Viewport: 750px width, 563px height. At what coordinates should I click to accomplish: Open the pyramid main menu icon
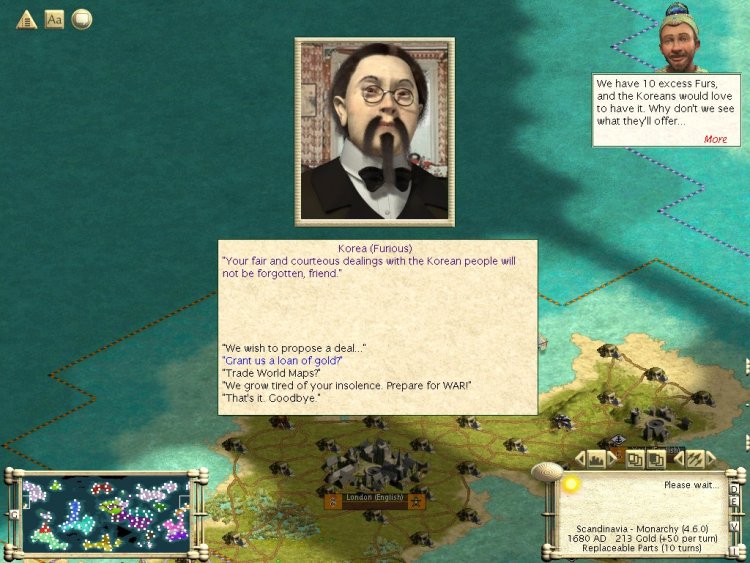(x=26, y=19)
